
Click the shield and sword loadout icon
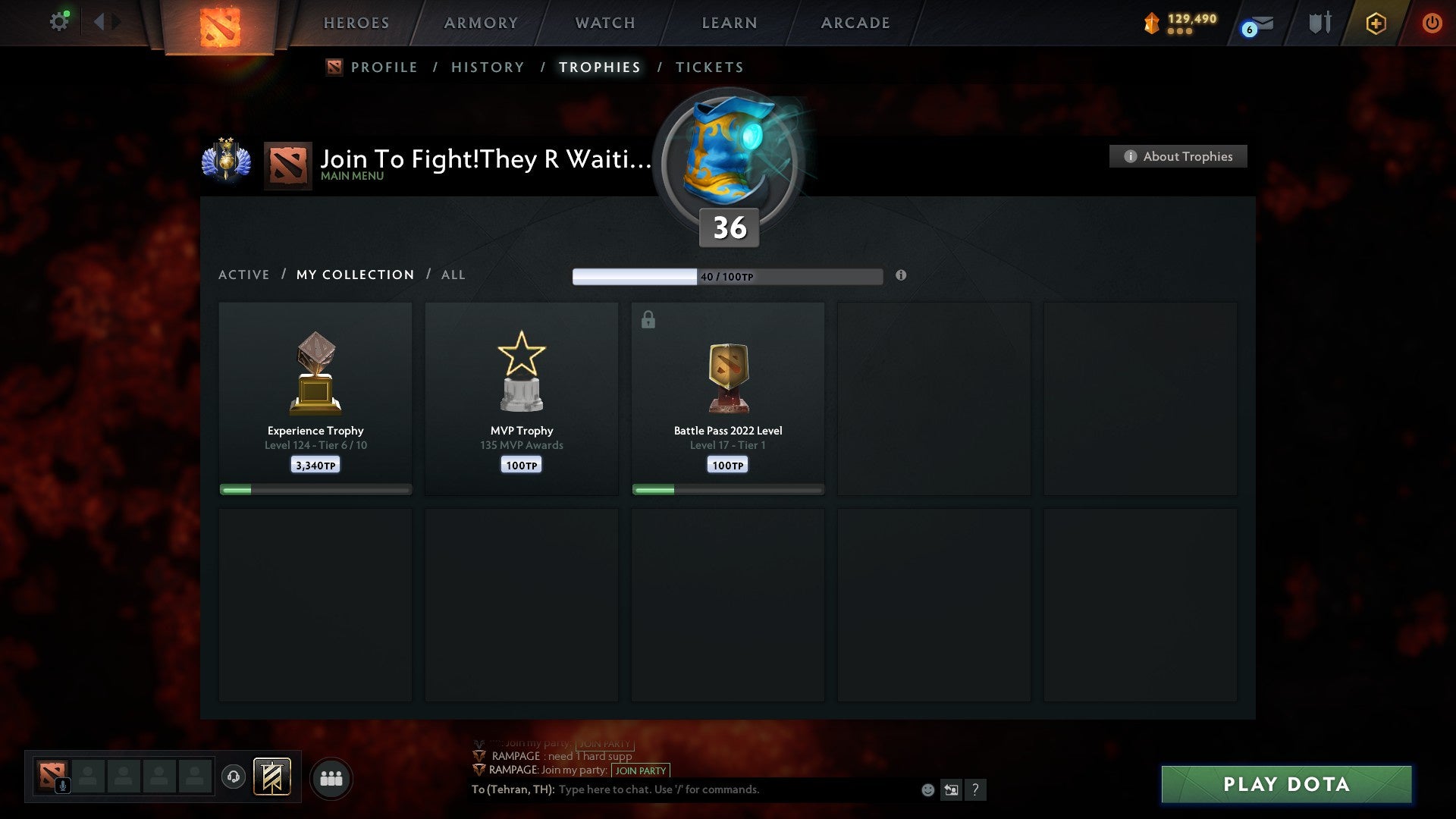1319,23
